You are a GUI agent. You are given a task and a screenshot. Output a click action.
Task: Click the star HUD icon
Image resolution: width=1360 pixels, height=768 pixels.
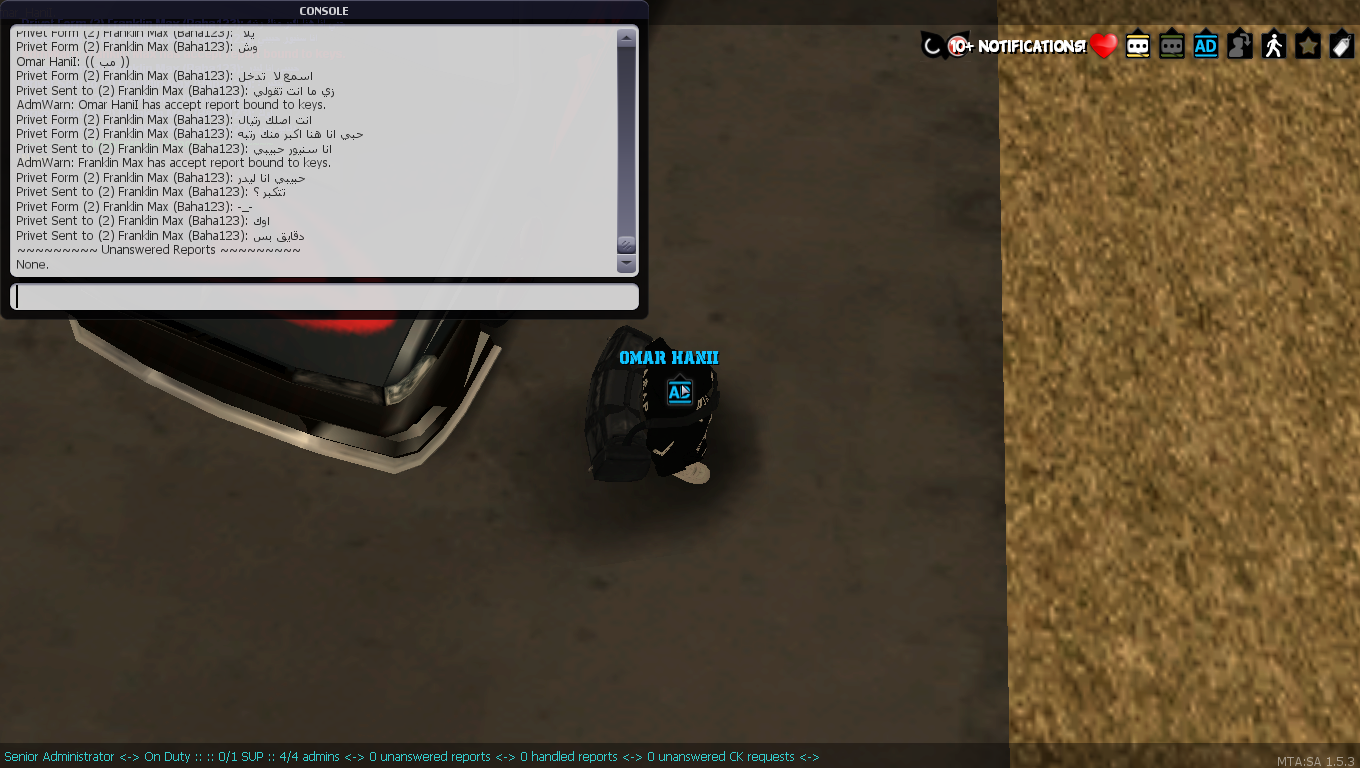click(1308, 46)
